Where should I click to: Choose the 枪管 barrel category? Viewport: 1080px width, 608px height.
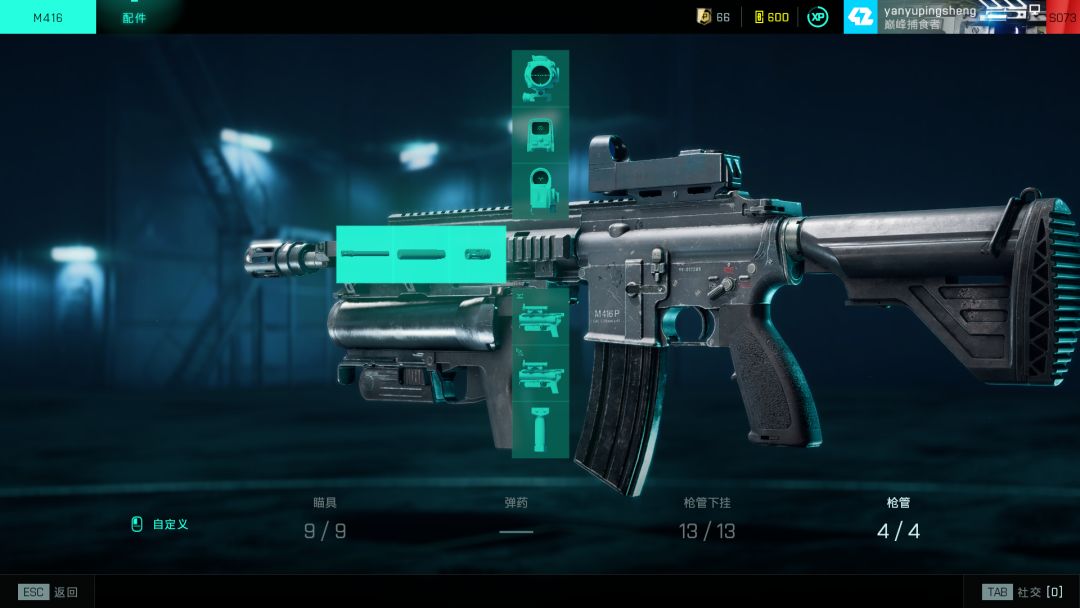(898, 519)
